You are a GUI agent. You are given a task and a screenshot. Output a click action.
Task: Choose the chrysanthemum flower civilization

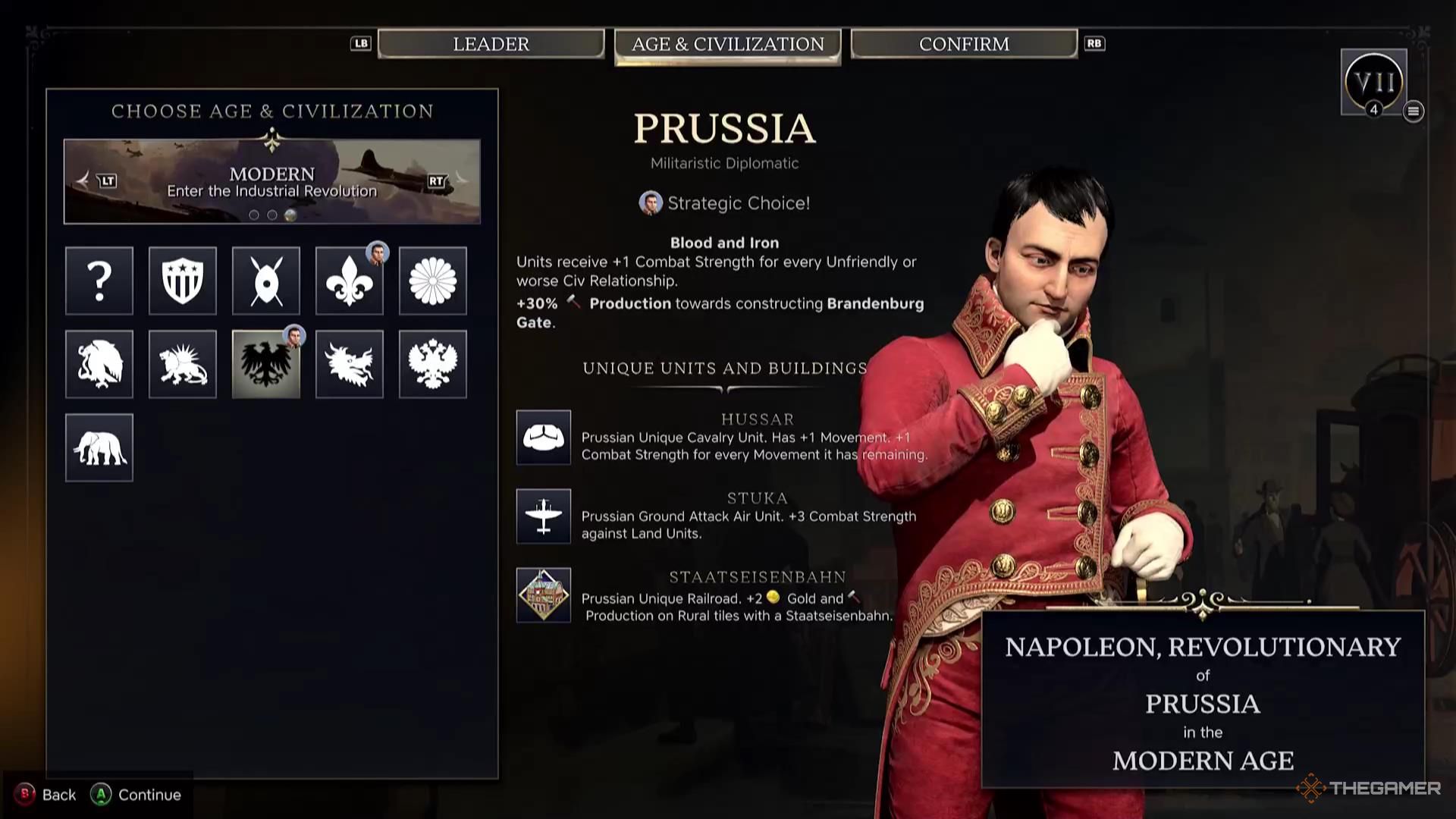coord(433,281)
